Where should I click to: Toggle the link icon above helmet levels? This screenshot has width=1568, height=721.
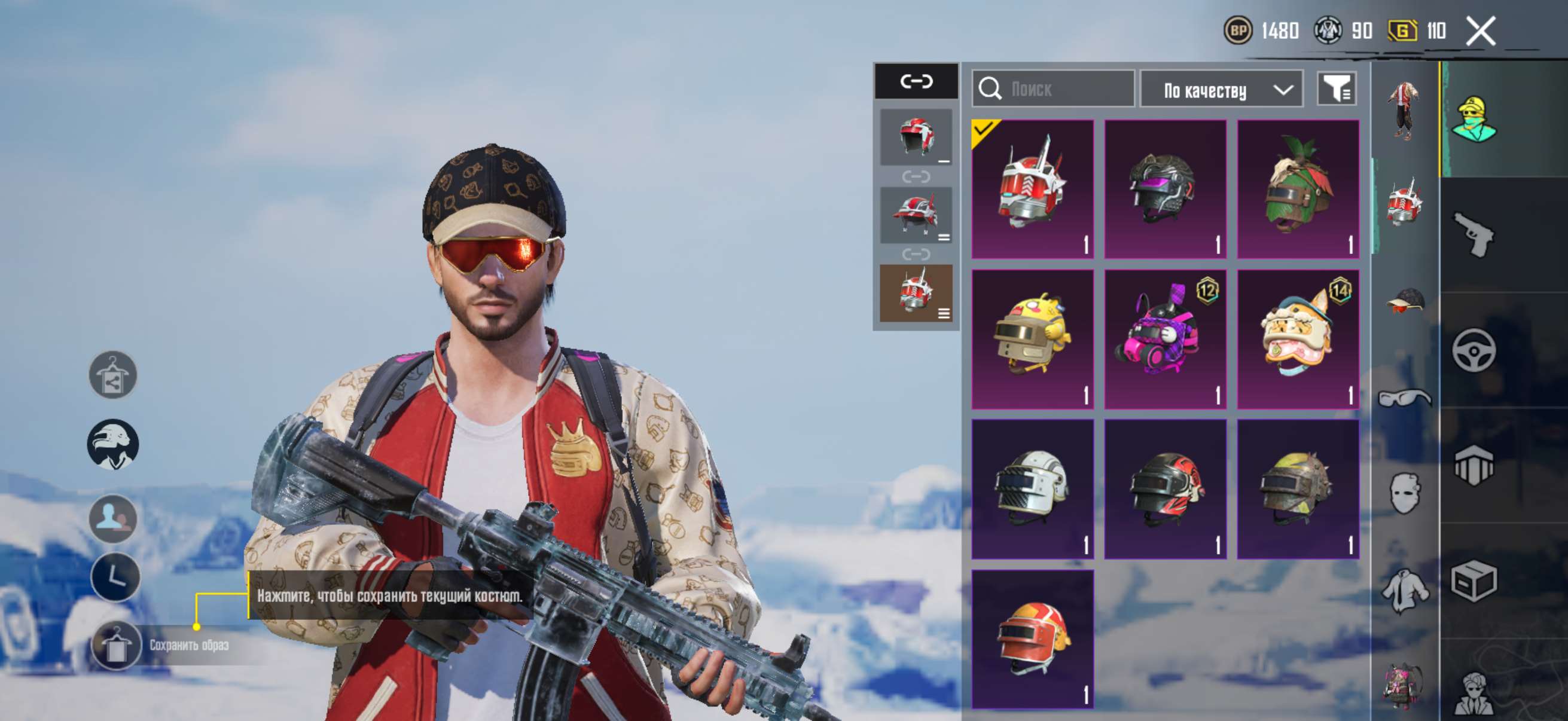tap(916, 81)
